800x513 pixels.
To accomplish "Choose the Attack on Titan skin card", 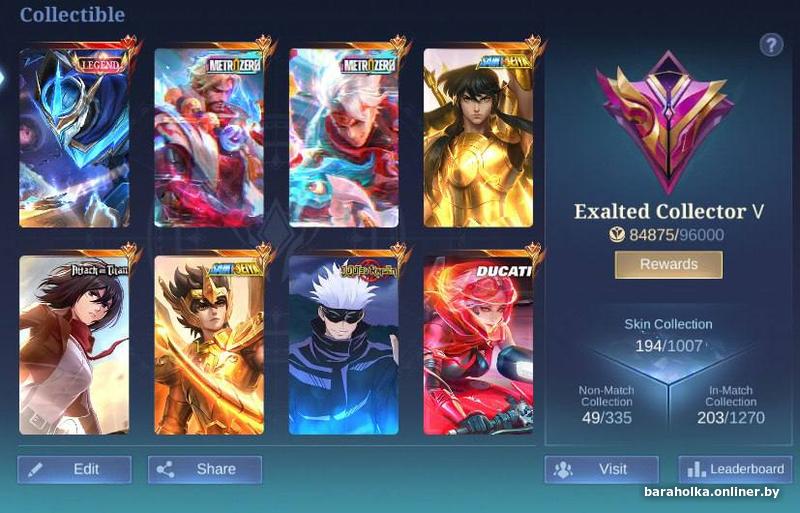I will [x=75, y=345].
